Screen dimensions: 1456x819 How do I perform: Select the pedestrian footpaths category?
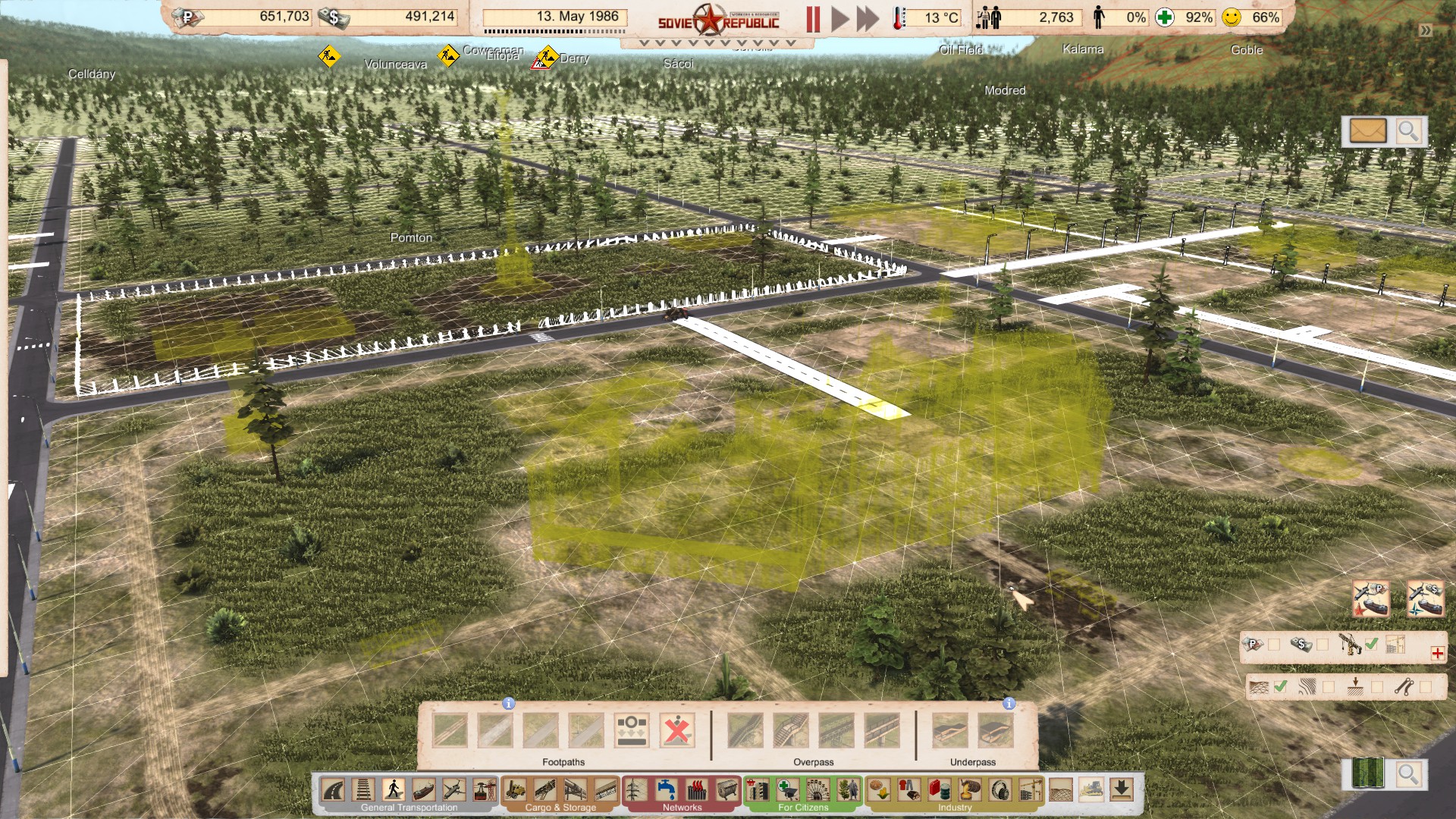tap(393, 789)
